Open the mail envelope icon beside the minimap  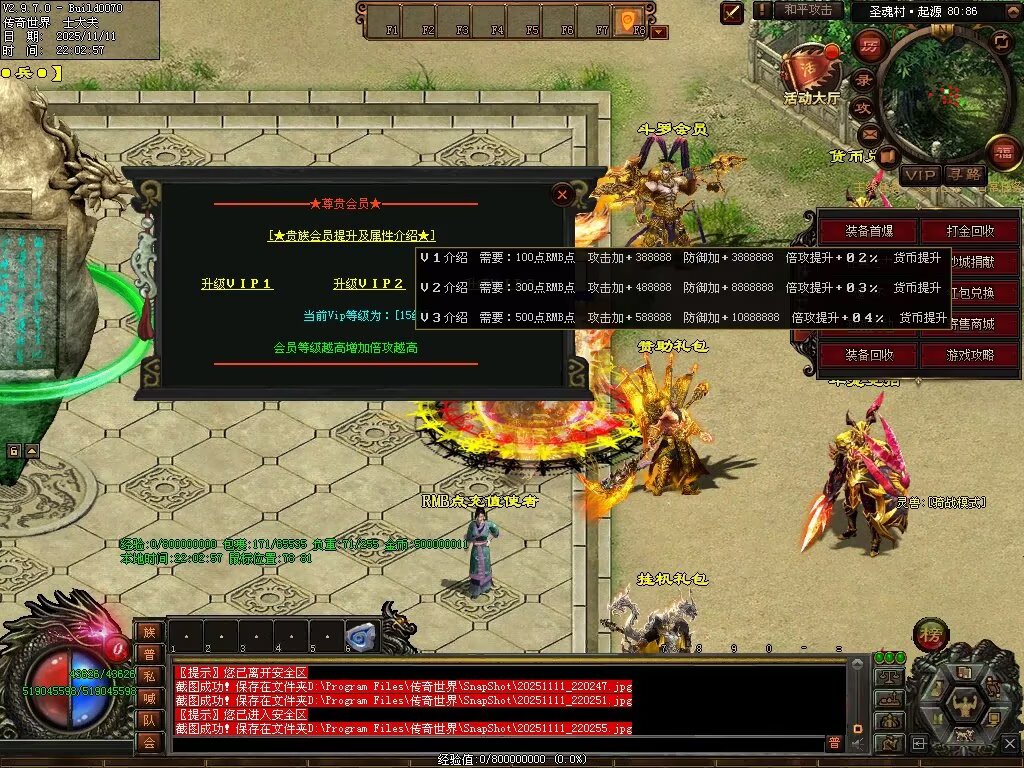[868, 133]
